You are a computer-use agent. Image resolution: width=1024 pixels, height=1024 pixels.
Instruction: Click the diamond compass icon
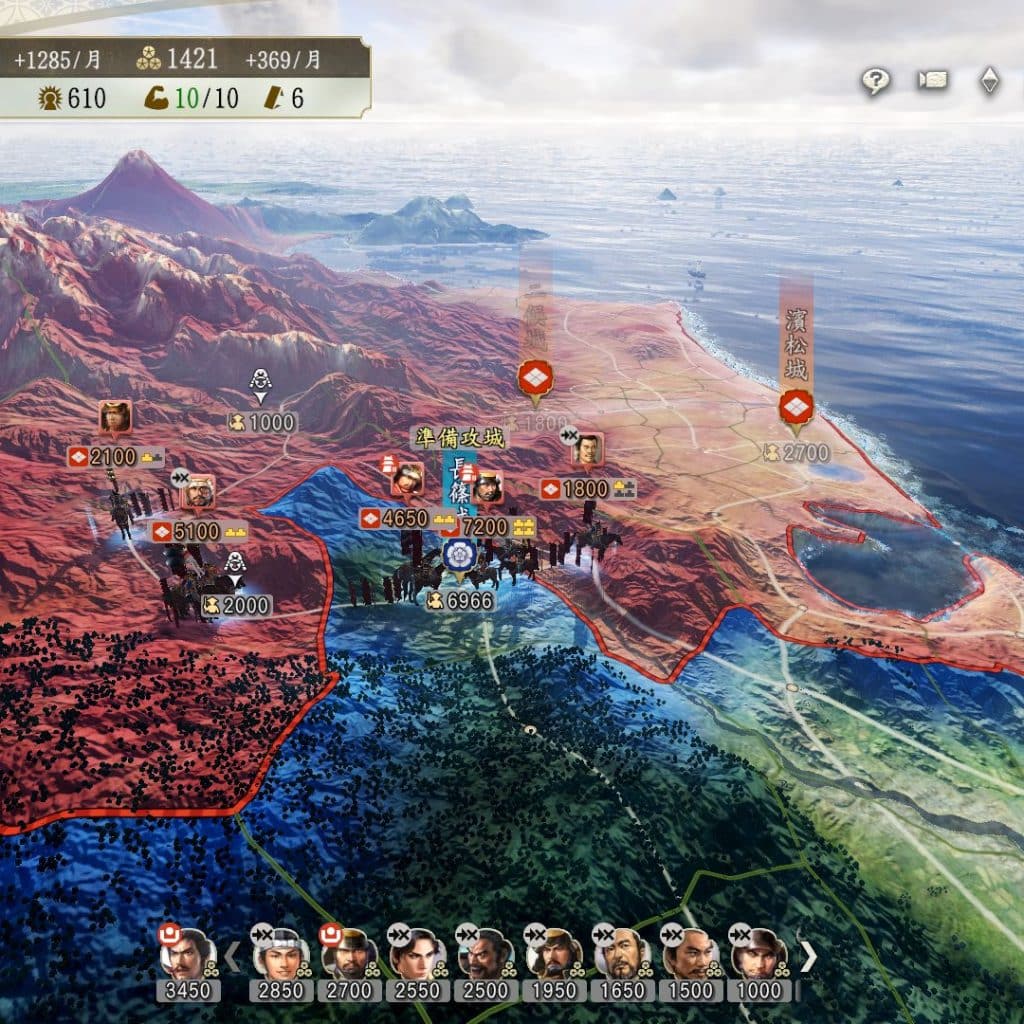point(989,81)
